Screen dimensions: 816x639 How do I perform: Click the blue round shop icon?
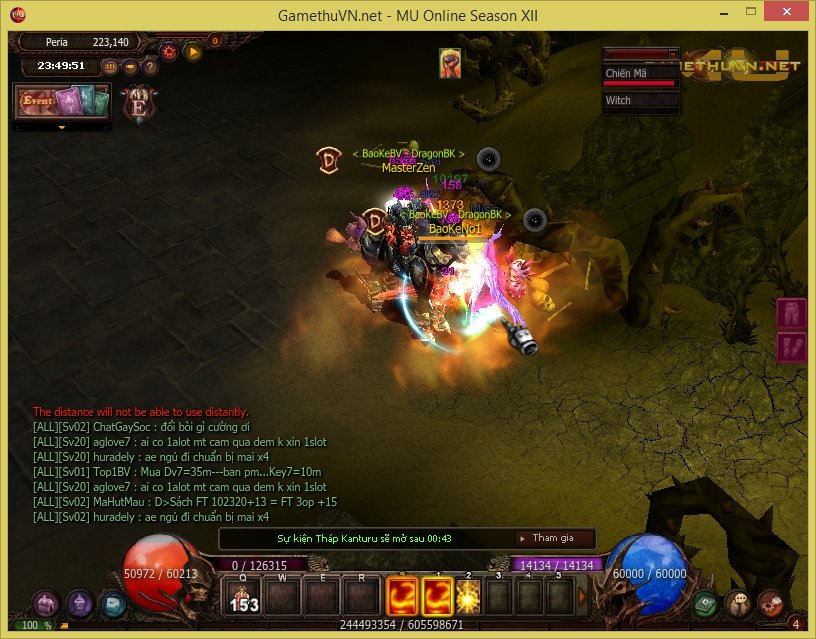click(x=112, y=603)
